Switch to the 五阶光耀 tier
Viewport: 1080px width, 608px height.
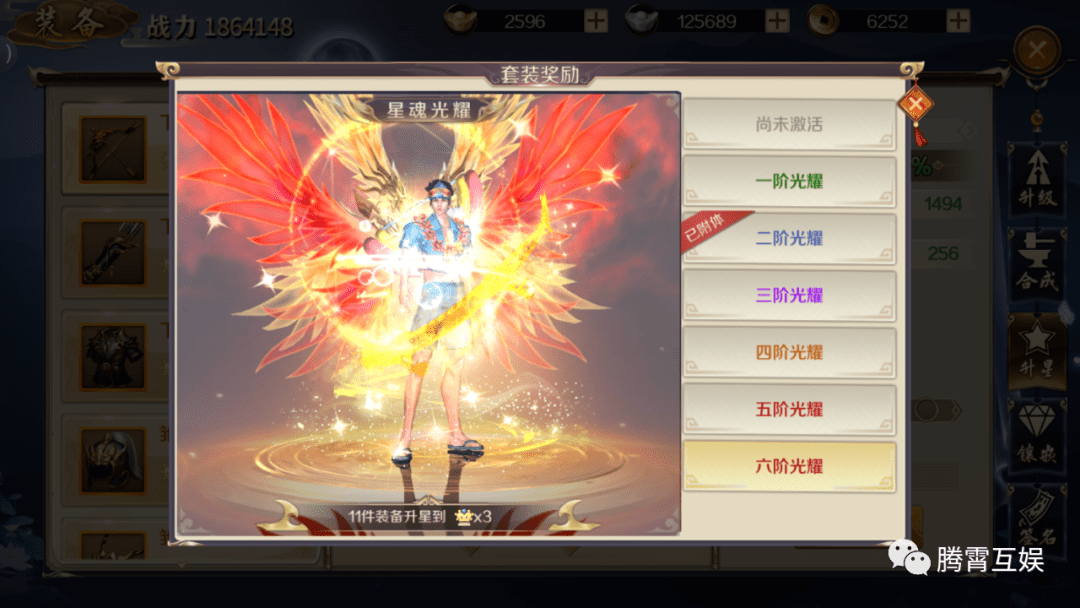tap(789, 410)
